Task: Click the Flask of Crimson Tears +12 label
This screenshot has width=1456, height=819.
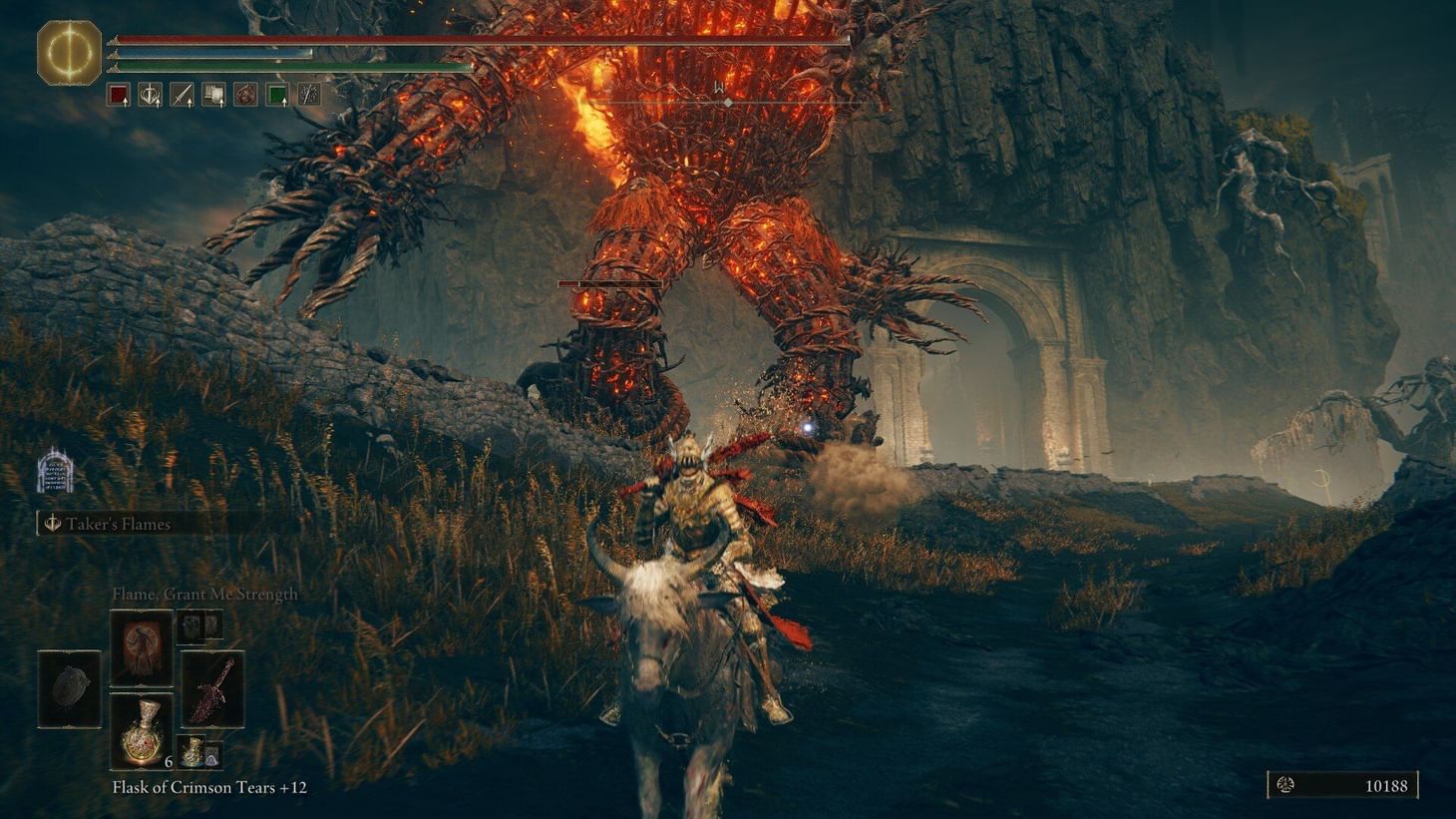Action: click(209, 787)
